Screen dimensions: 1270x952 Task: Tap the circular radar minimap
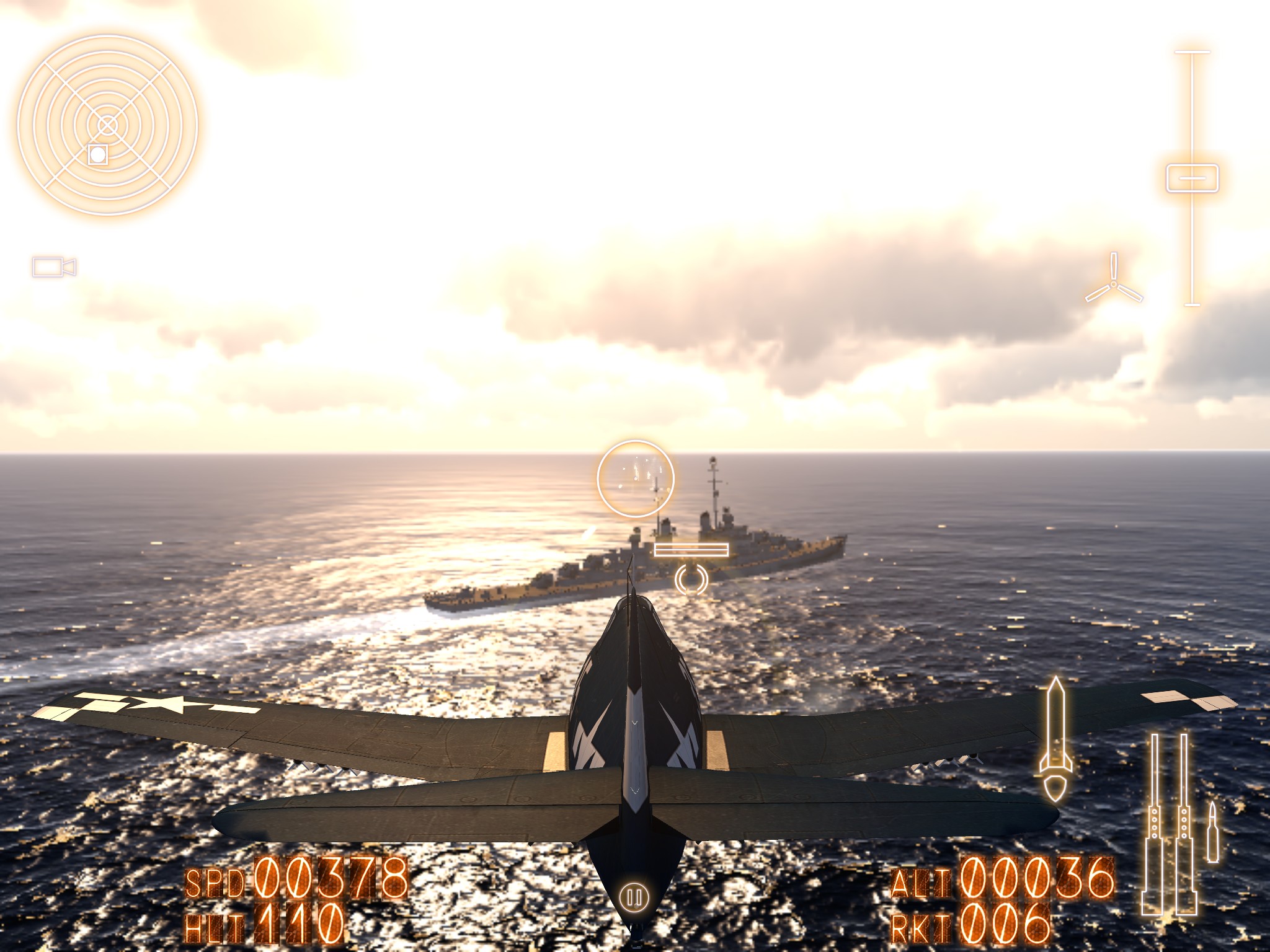107,125
